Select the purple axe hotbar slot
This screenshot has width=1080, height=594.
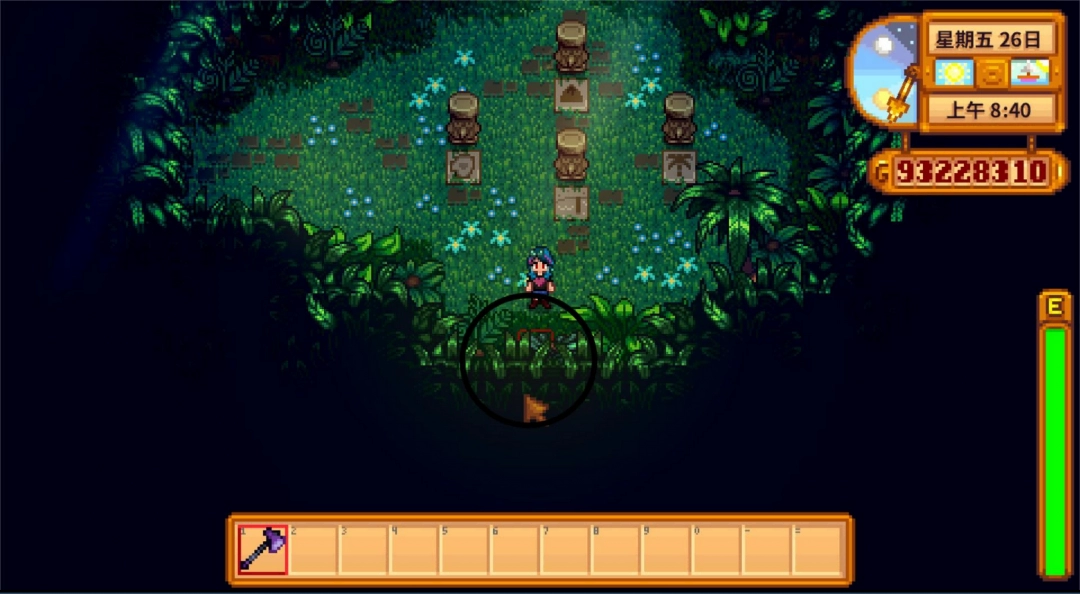pos(263,549)
